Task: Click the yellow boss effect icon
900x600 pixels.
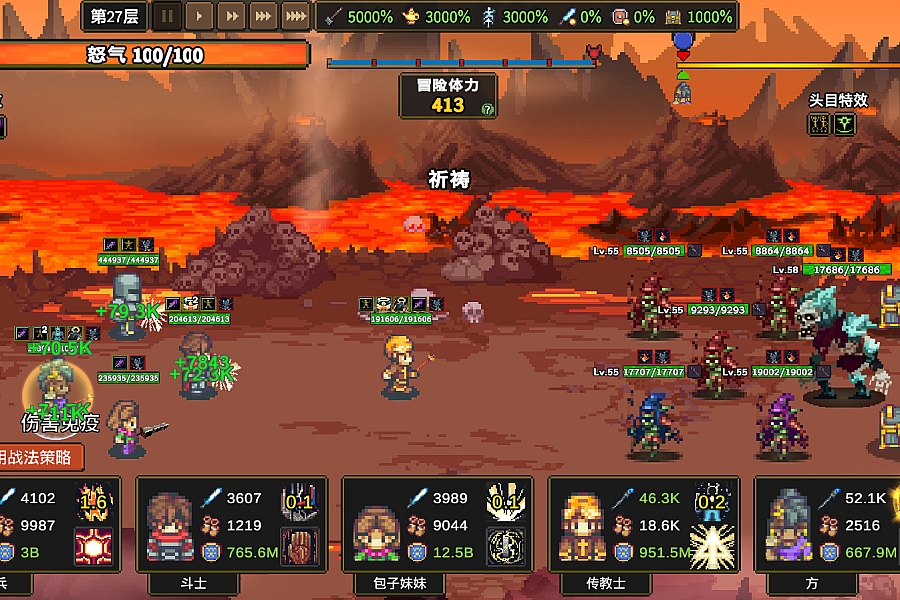Action: (820, 124)
